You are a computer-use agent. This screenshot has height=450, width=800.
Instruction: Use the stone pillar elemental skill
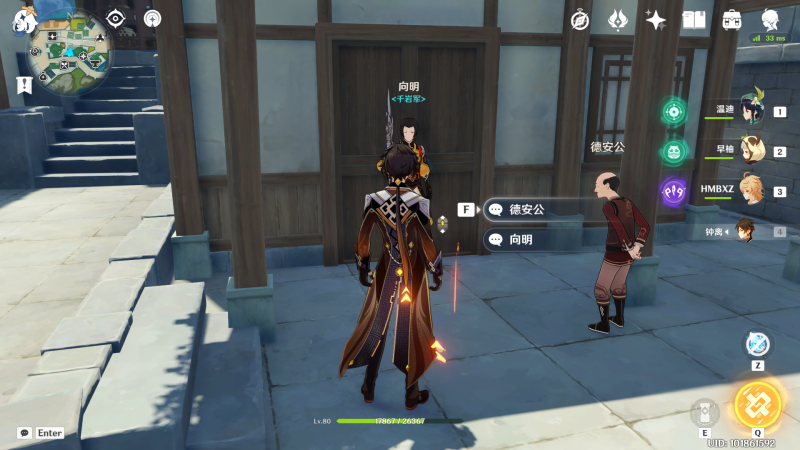tap(705, 412)
